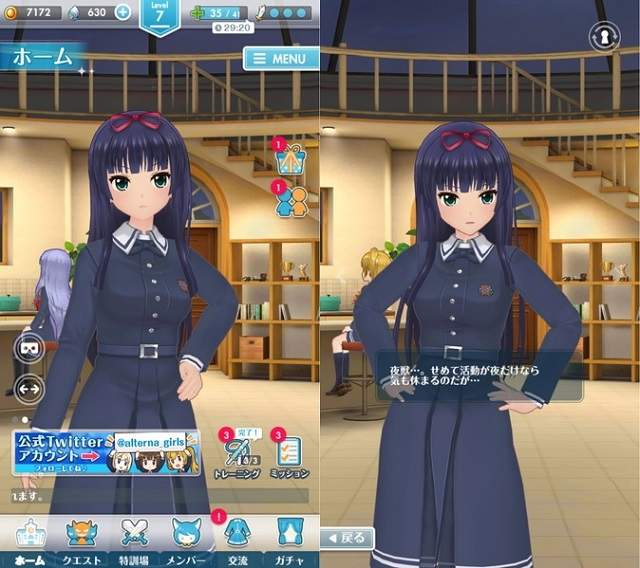Open the official Twitter account banner

106,452
